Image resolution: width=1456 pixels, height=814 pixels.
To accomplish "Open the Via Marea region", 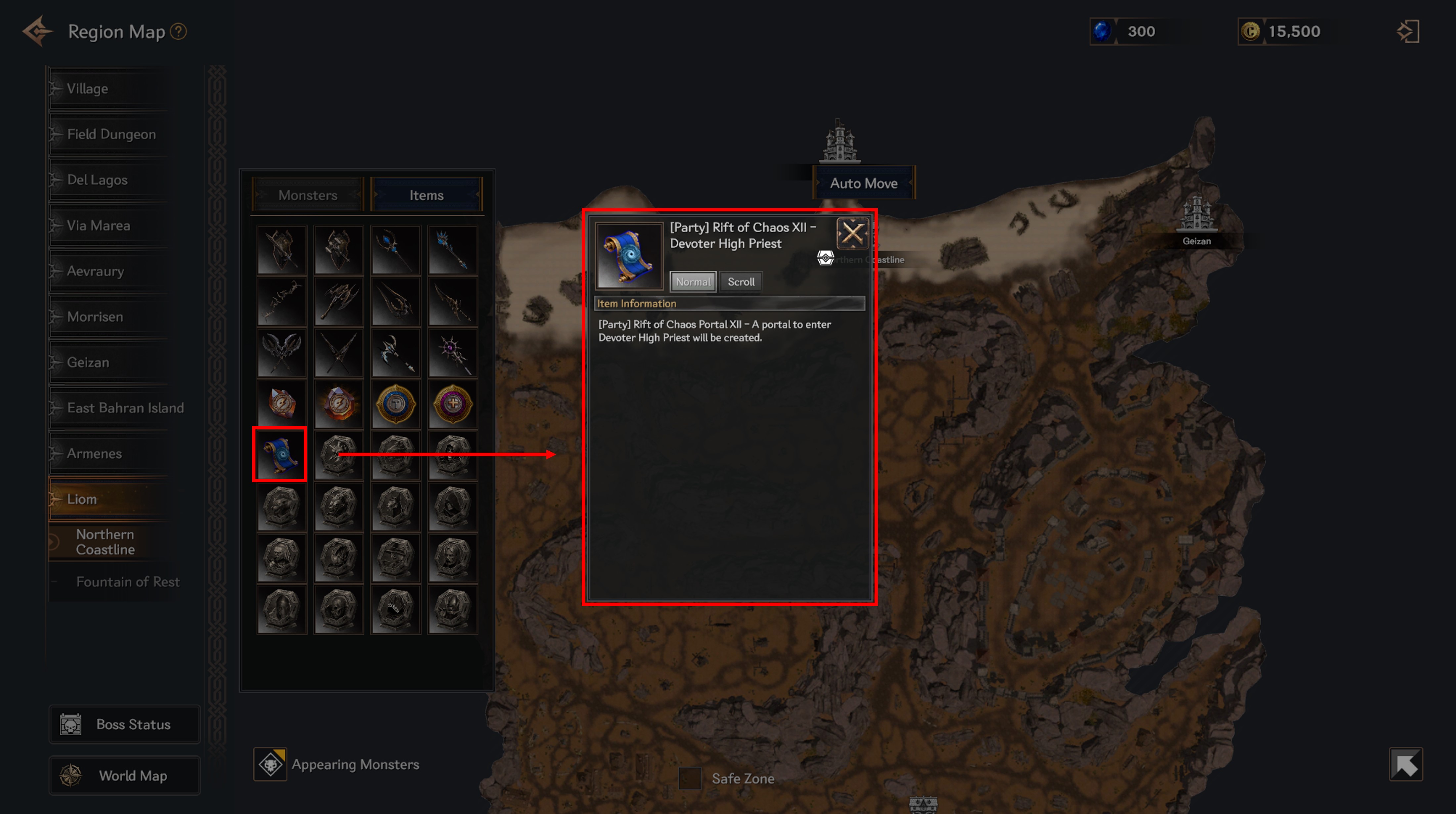I will point(98,226).
